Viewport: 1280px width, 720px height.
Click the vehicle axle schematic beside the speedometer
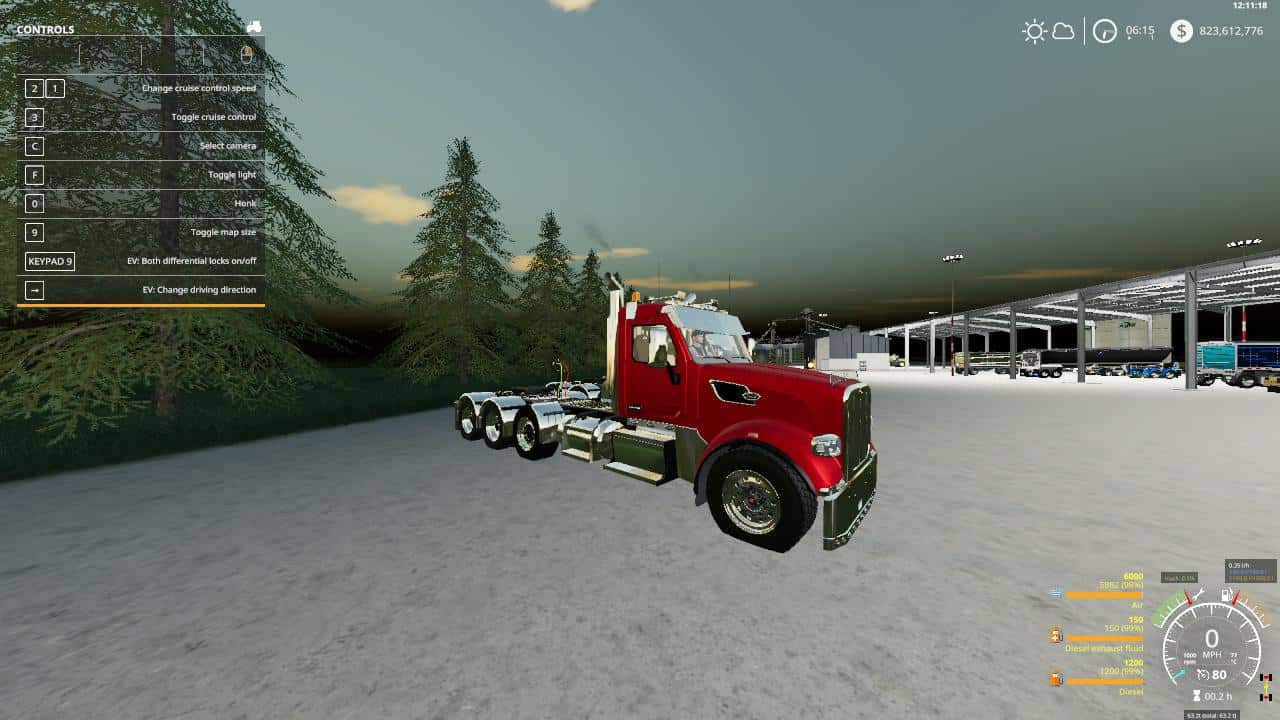tap(1266, 686)
